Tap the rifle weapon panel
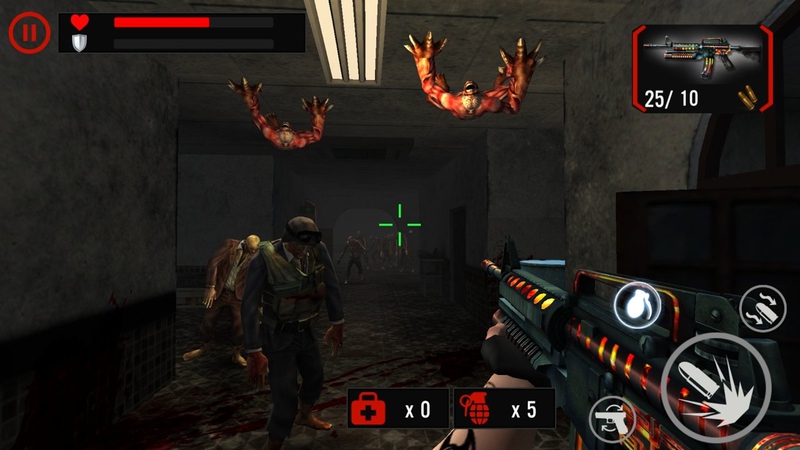 (702, 67)
